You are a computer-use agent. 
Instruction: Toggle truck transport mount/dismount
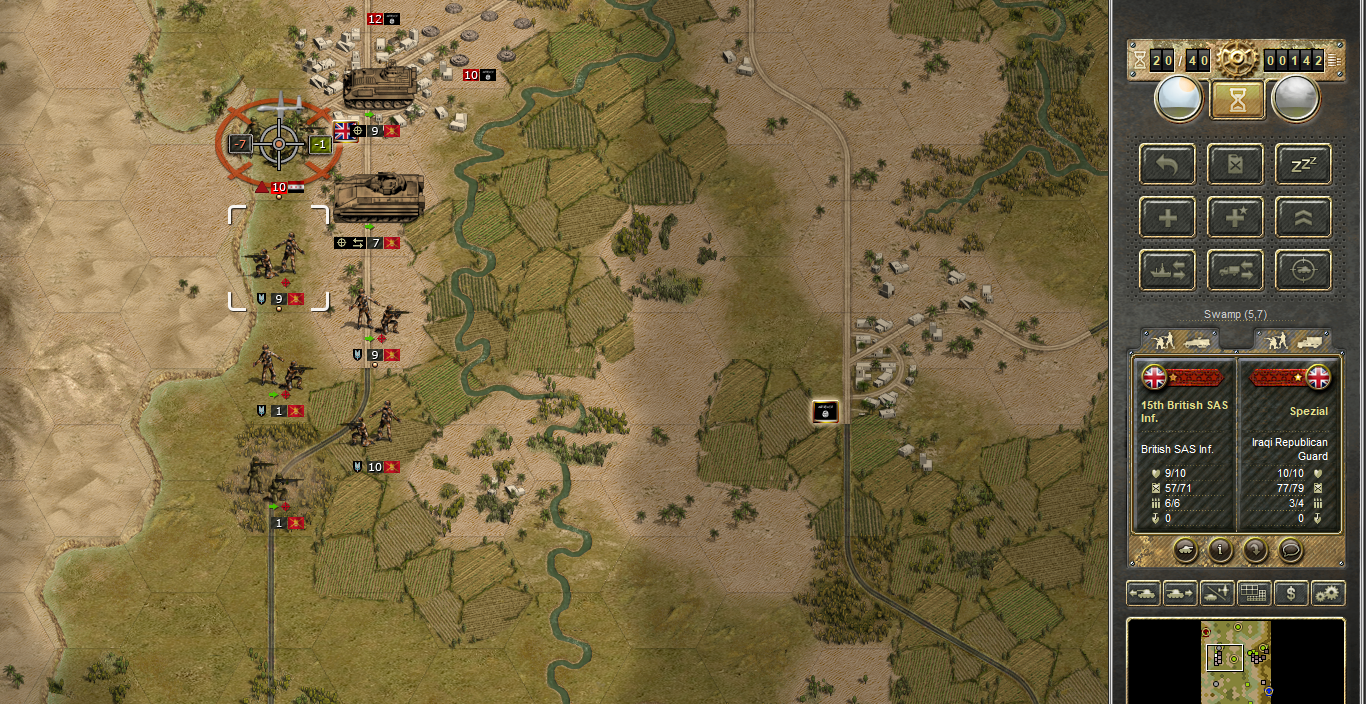1236,270
